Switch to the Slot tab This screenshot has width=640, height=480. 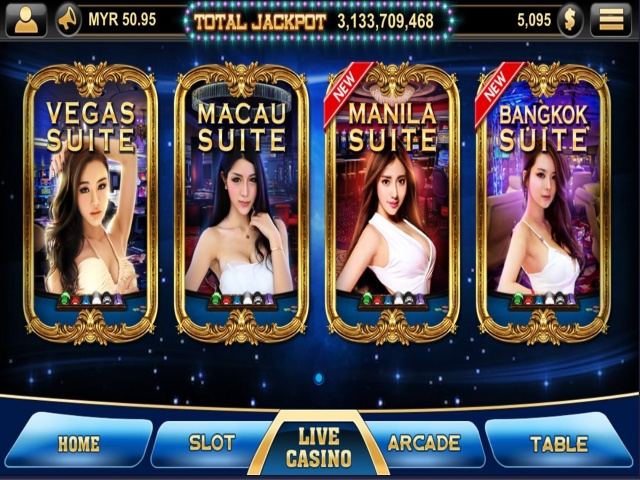(211, 442)
